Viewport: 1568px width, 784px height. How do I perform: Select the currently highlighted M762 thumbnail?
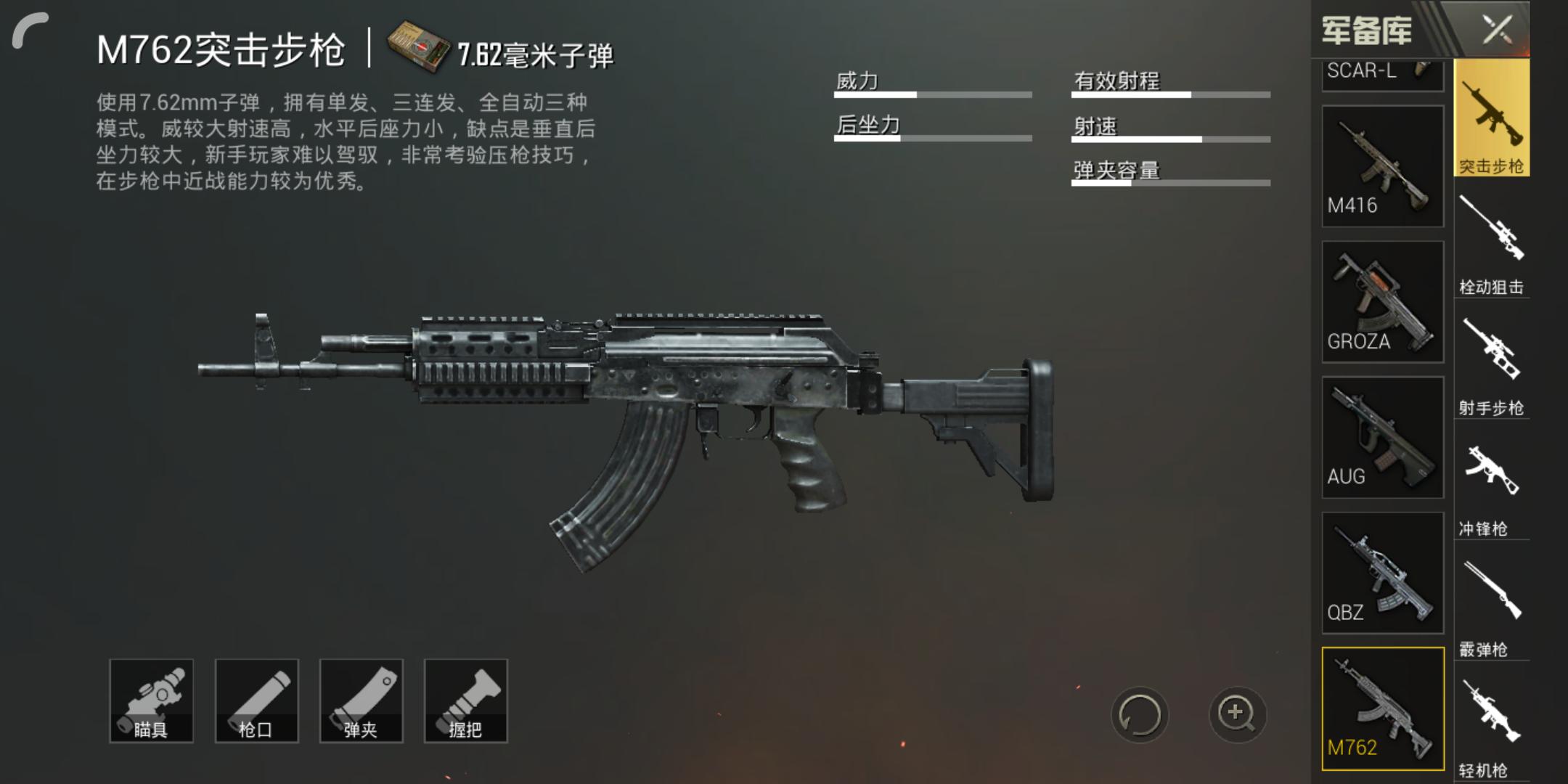pos(1381,708)
